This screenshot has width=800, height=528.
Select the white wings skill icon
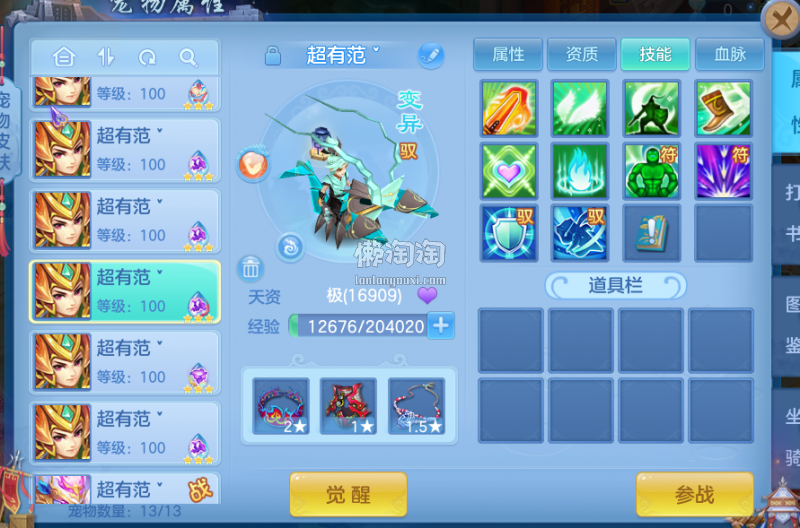click(580, 108)
